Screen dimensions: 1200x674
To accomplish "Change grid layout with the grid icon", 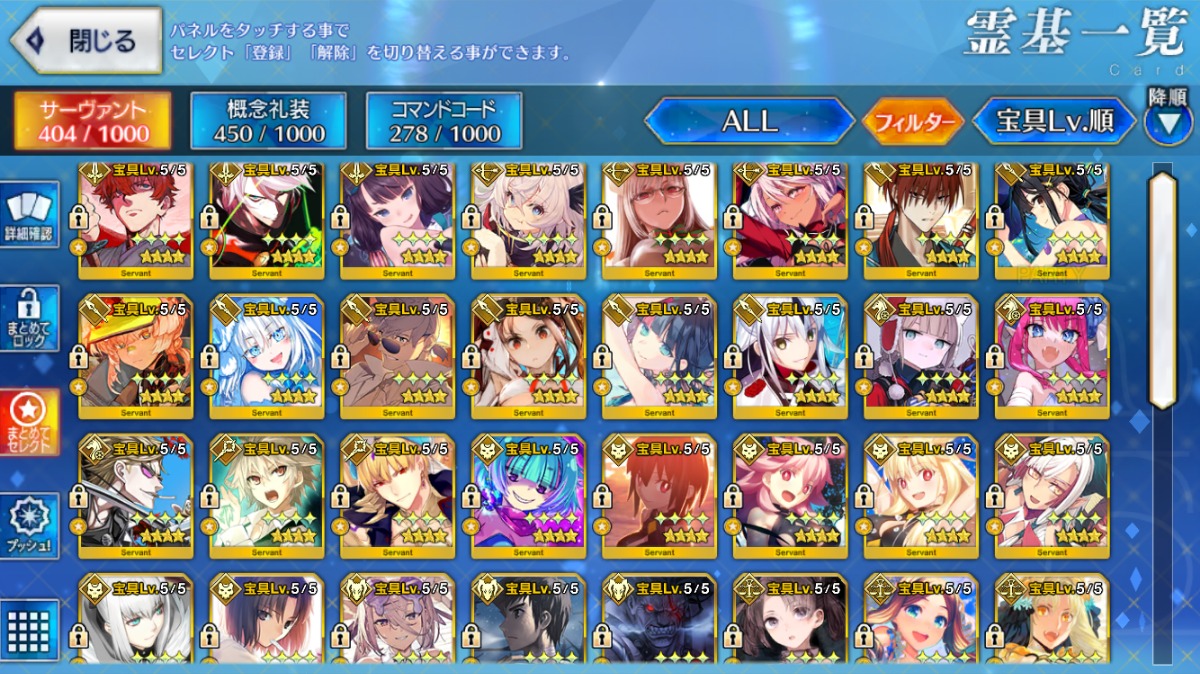I will tap(29, 629).
